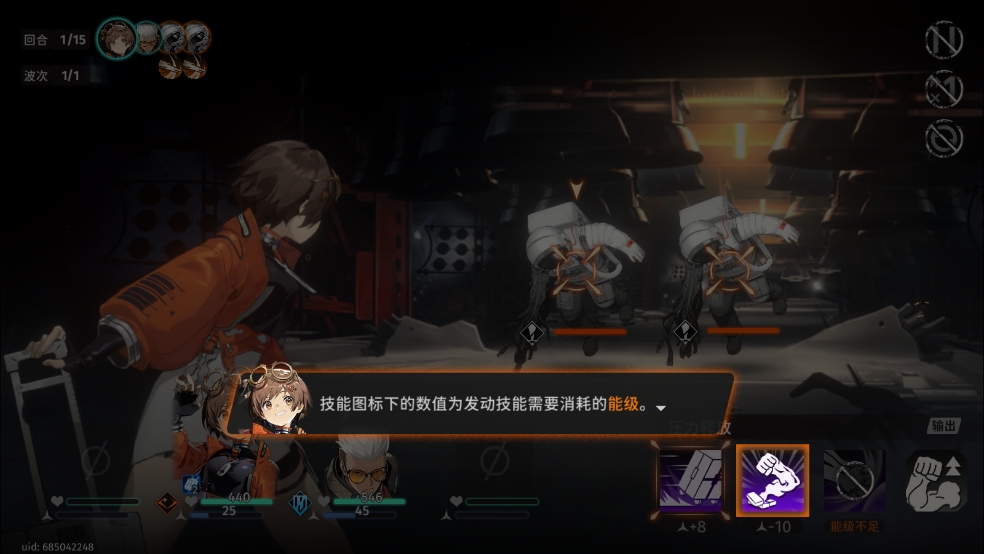Choose the container truck skill costing +8
This screenshot has height=554, width=984.
click(691, 481)
